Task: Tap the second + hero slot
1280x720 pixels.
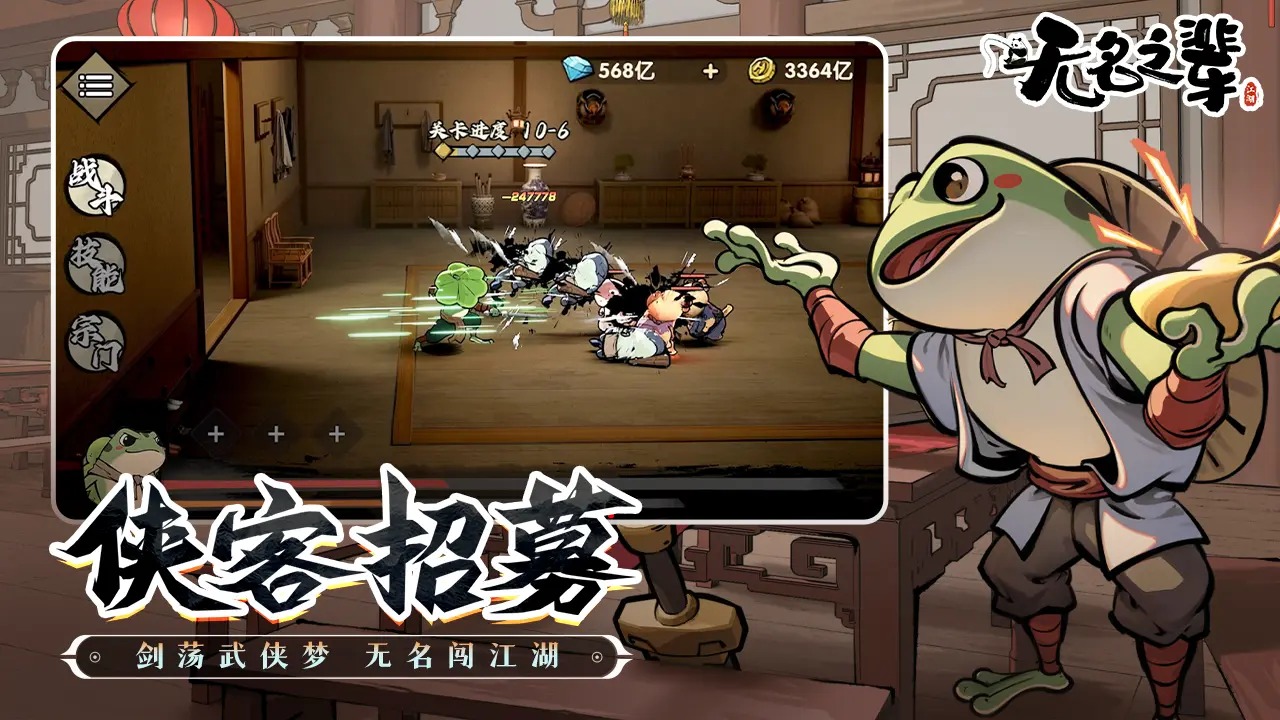Action: (x=274, y=434)
